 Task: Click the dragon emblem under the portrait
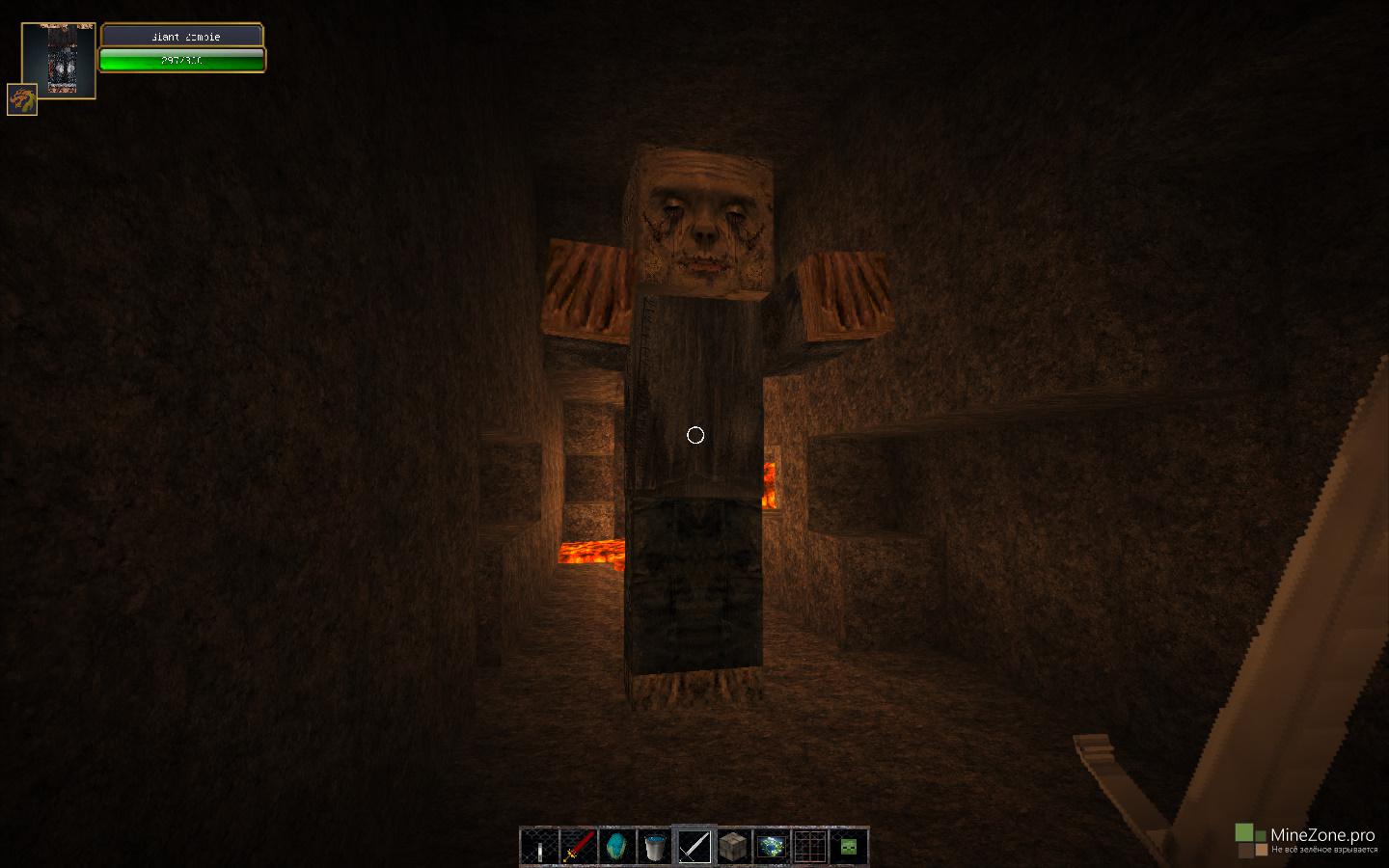tap(22, 99)
